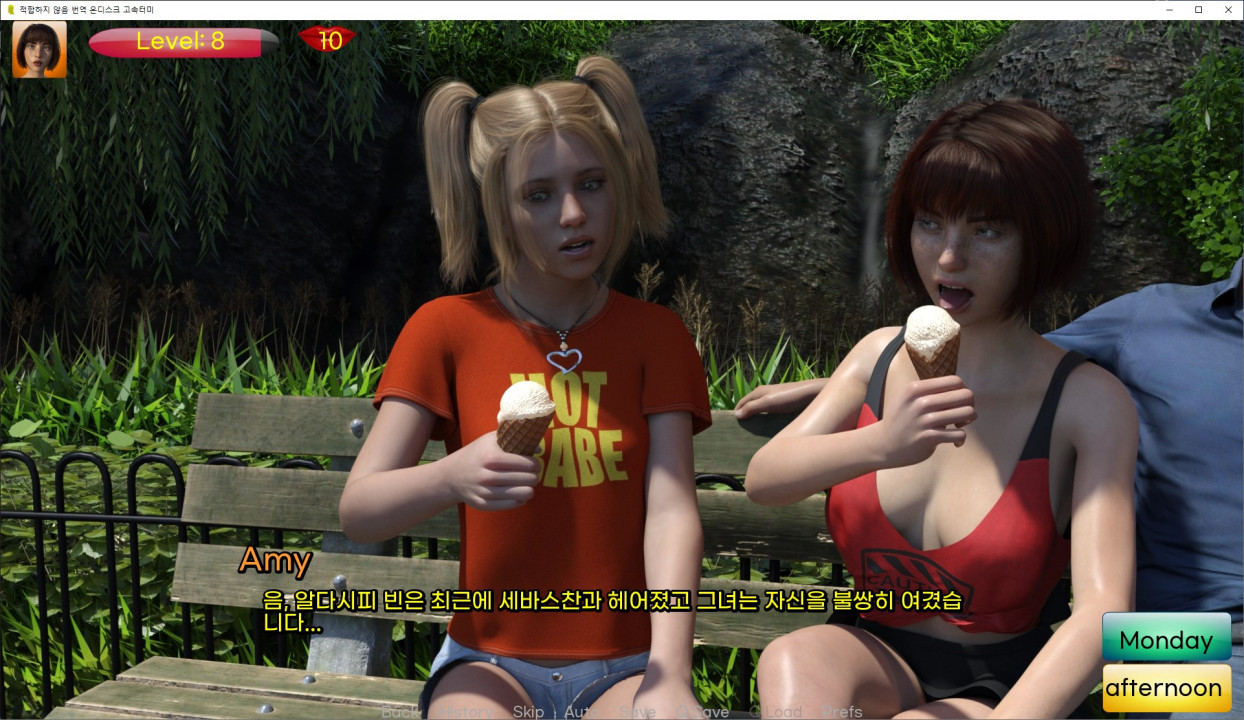Toggle Auto-advance dialogue
This screenshot has width=1244, height=720.
point(581,712)
